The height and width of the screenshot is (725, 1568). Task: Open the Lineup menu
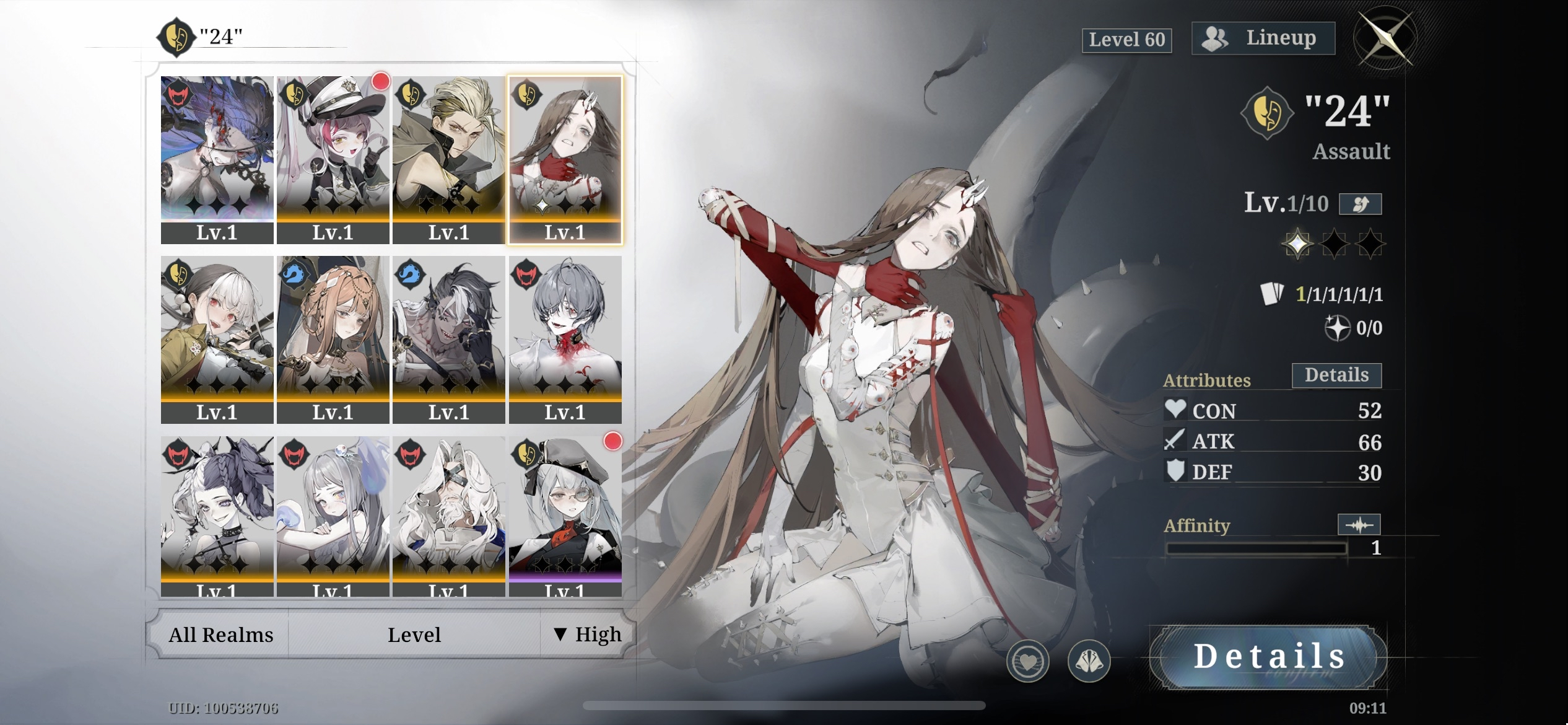tap(1263, 37)
